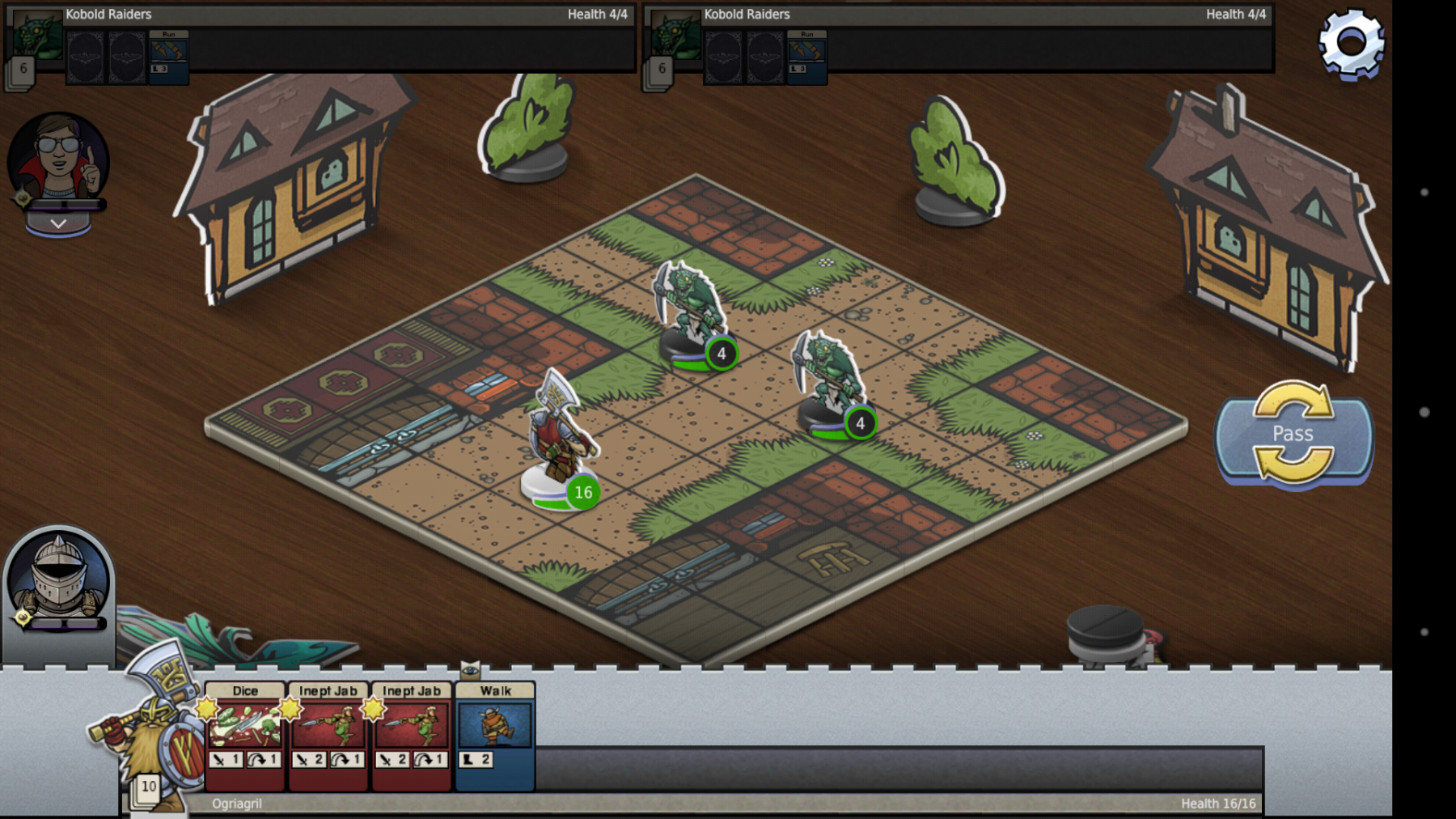
Task: Open Ogriagril's deck pile showing 10
Action: click(147, 787)
